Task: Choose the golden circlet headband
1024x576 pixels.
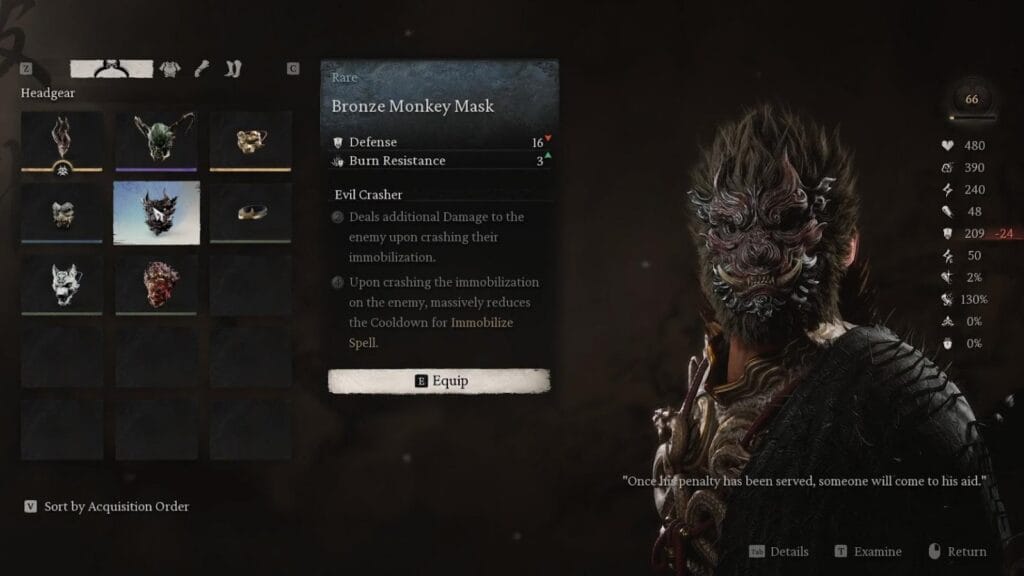Action: [x=250, y=211]
